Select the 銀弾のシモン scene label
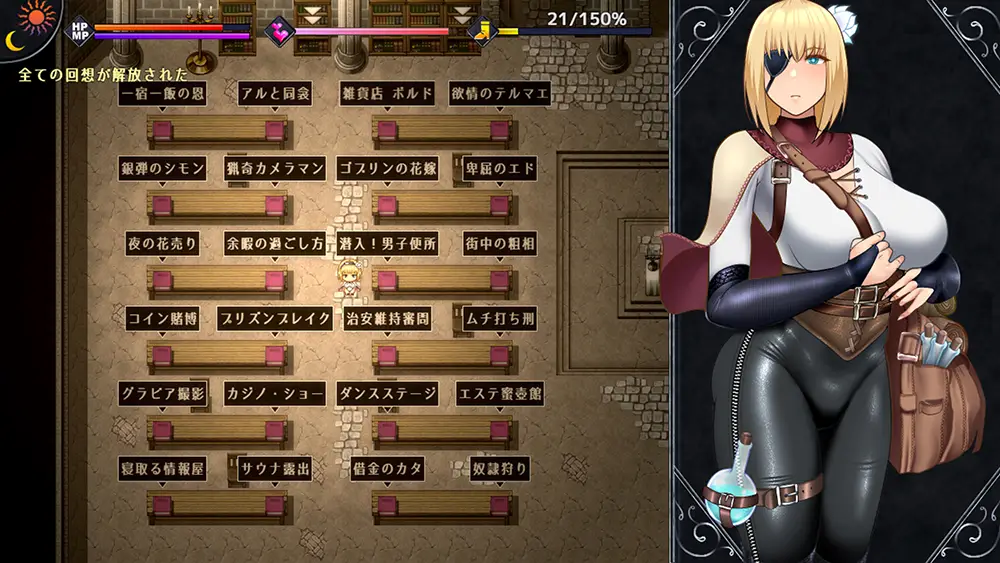This screenshot has width=1000, height=563. 162,168
